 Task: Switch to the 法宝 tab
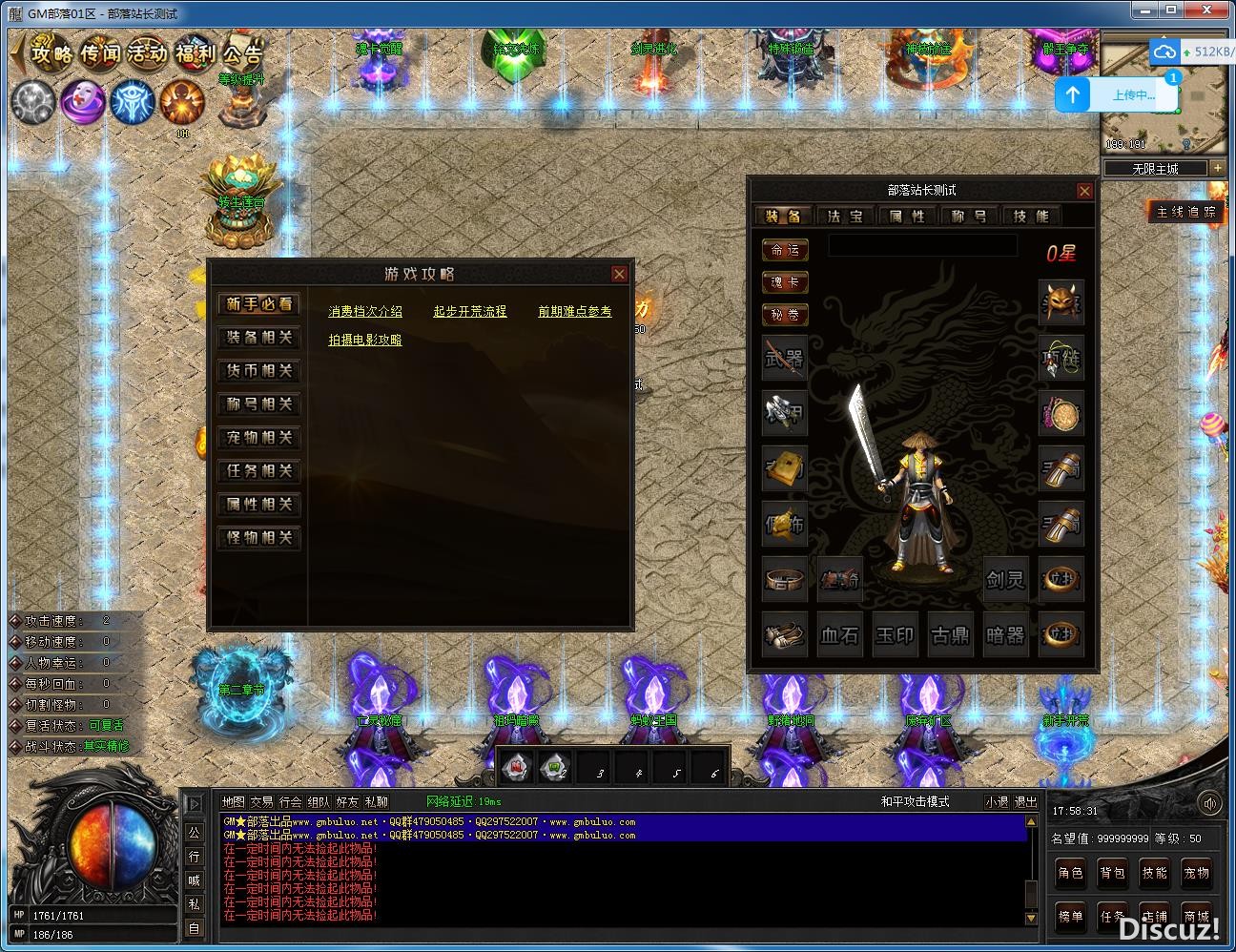coord(844,217)
